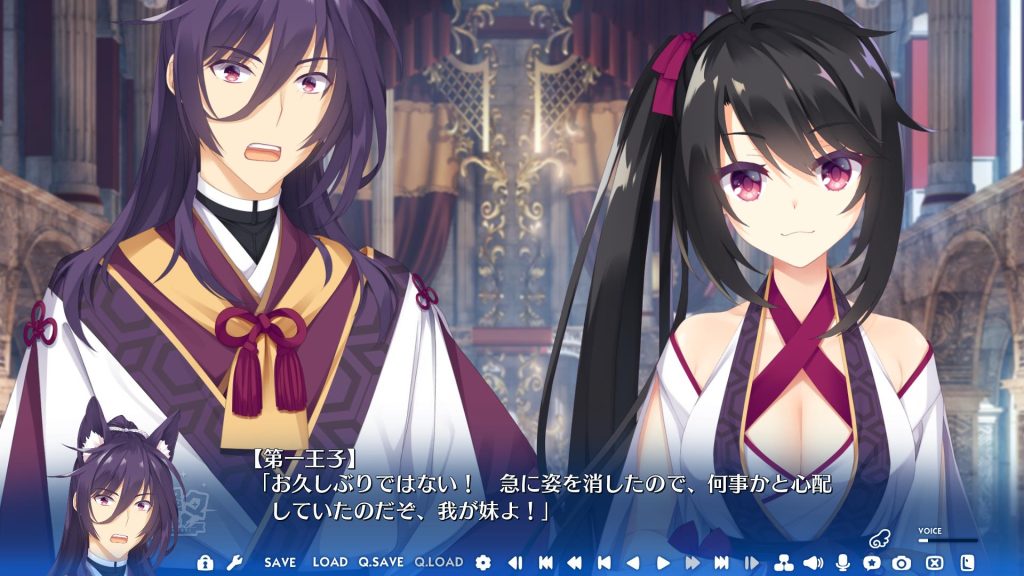Viewport: 1024px width, 576px height.
Task: Open the notebook log icon
Action: 966,563
